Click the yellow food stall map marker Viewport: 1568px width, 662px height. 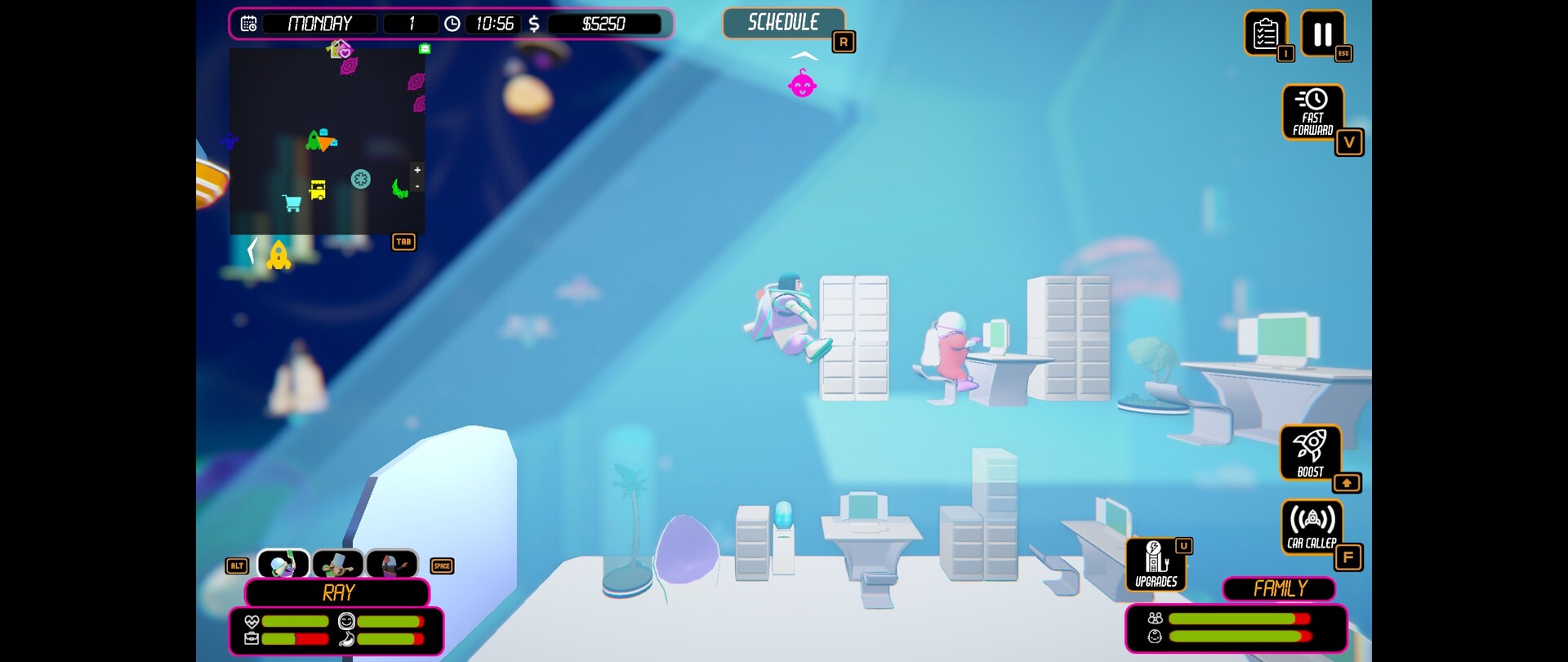[x=318, y=190]
